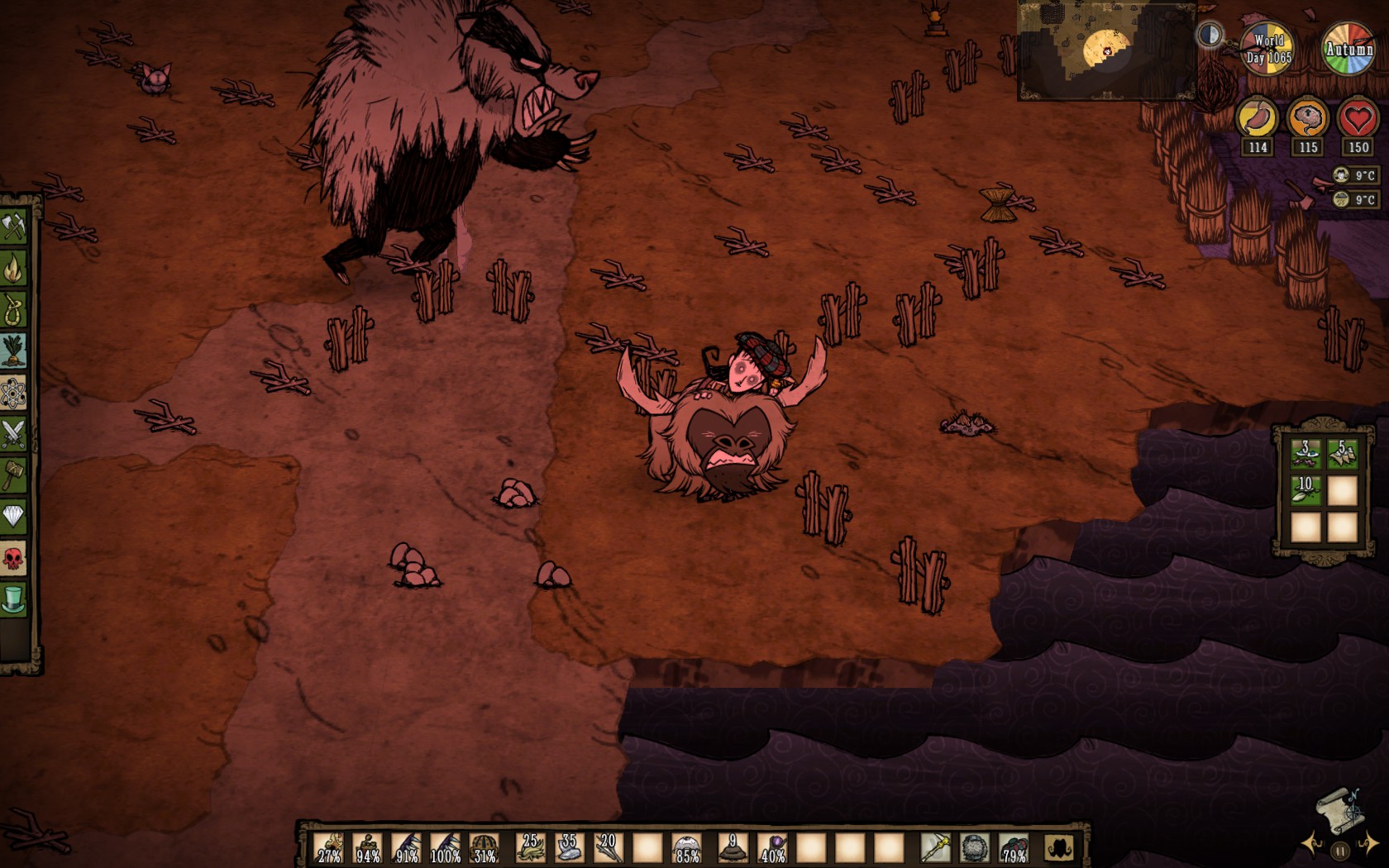Select the torch slot at 27%
The width and height of the screenshot is (1389, 868).
pos(329,847)
